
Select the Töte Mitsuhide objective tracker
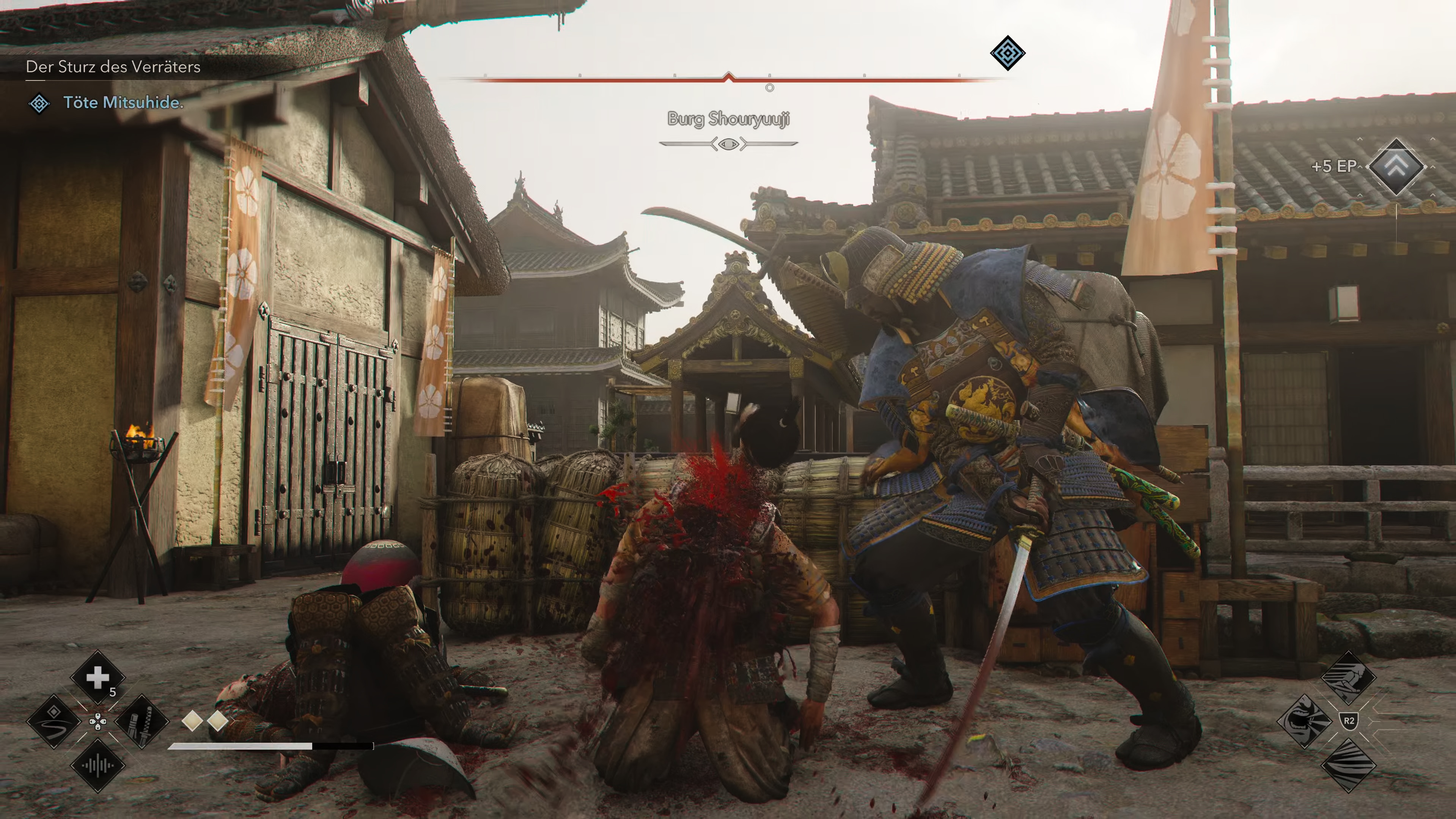(x=123, y=102)
